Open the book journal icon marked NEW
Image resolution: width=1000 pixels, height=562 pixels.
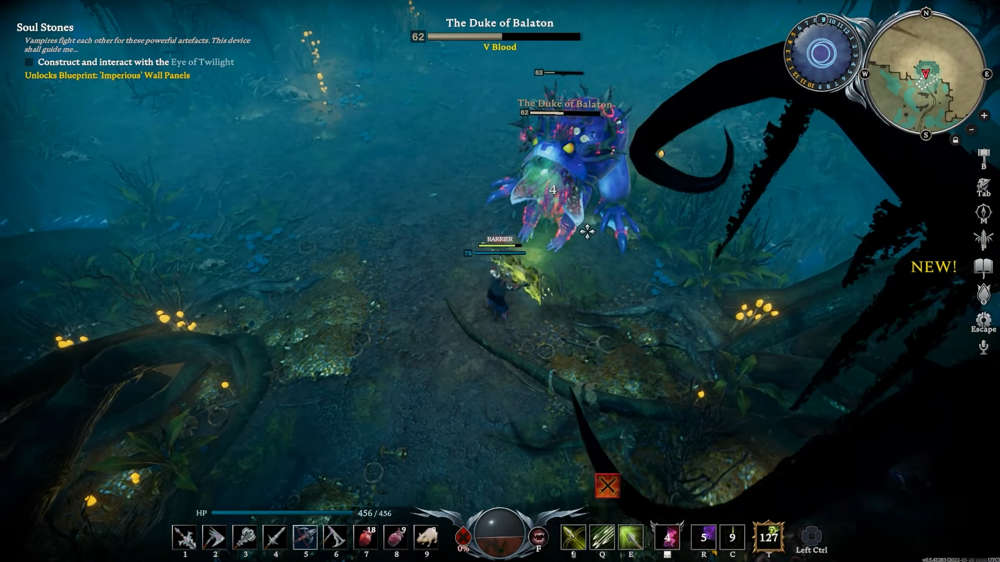pyautogui.click(x=983, y=267)
